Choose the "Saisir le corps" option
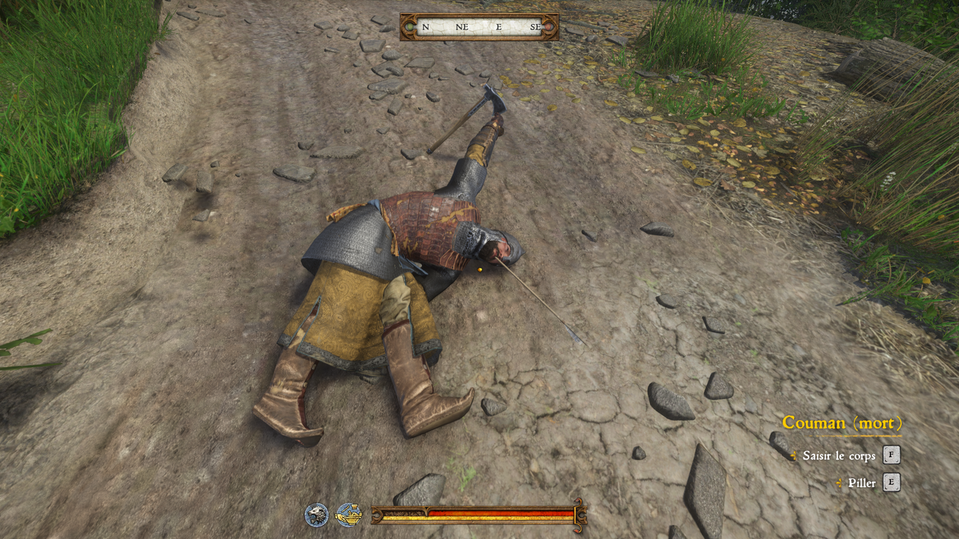Viewport: 959px width, 539px height. [x=839, y=455]
